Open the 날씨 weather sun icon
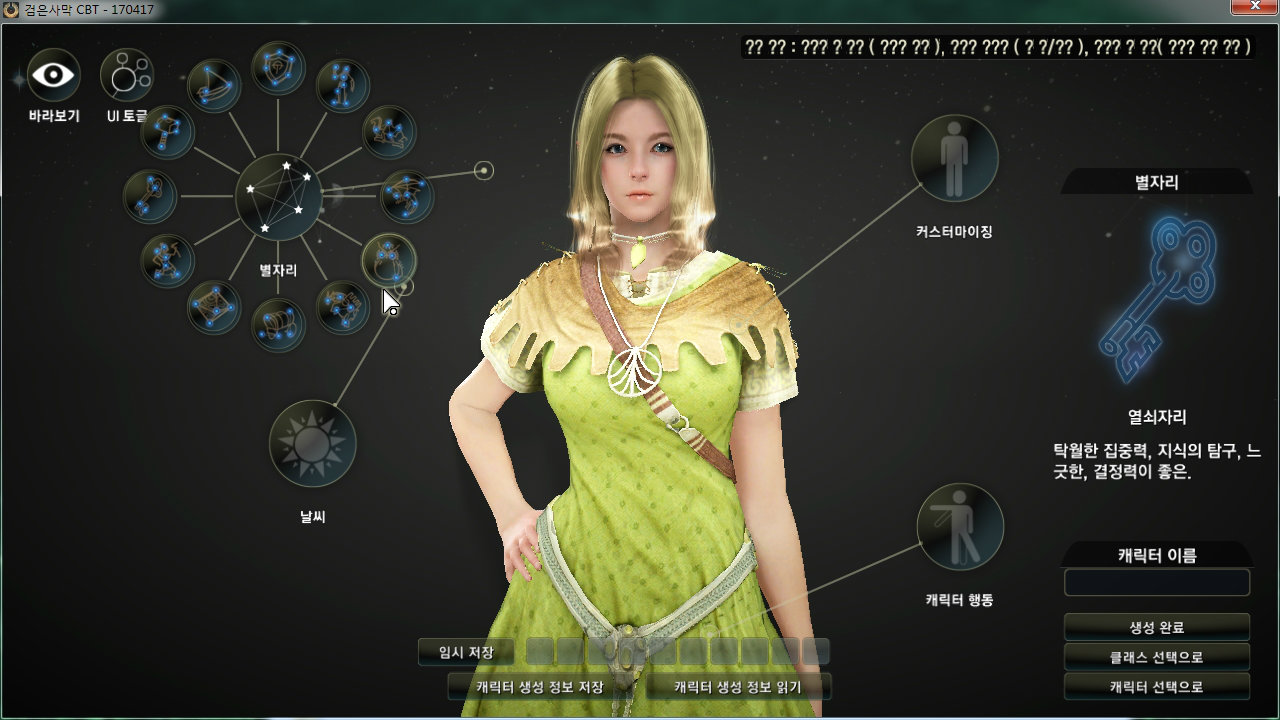Image resolution: width=1280 pixels, height=720 pixels. [313, 442]
